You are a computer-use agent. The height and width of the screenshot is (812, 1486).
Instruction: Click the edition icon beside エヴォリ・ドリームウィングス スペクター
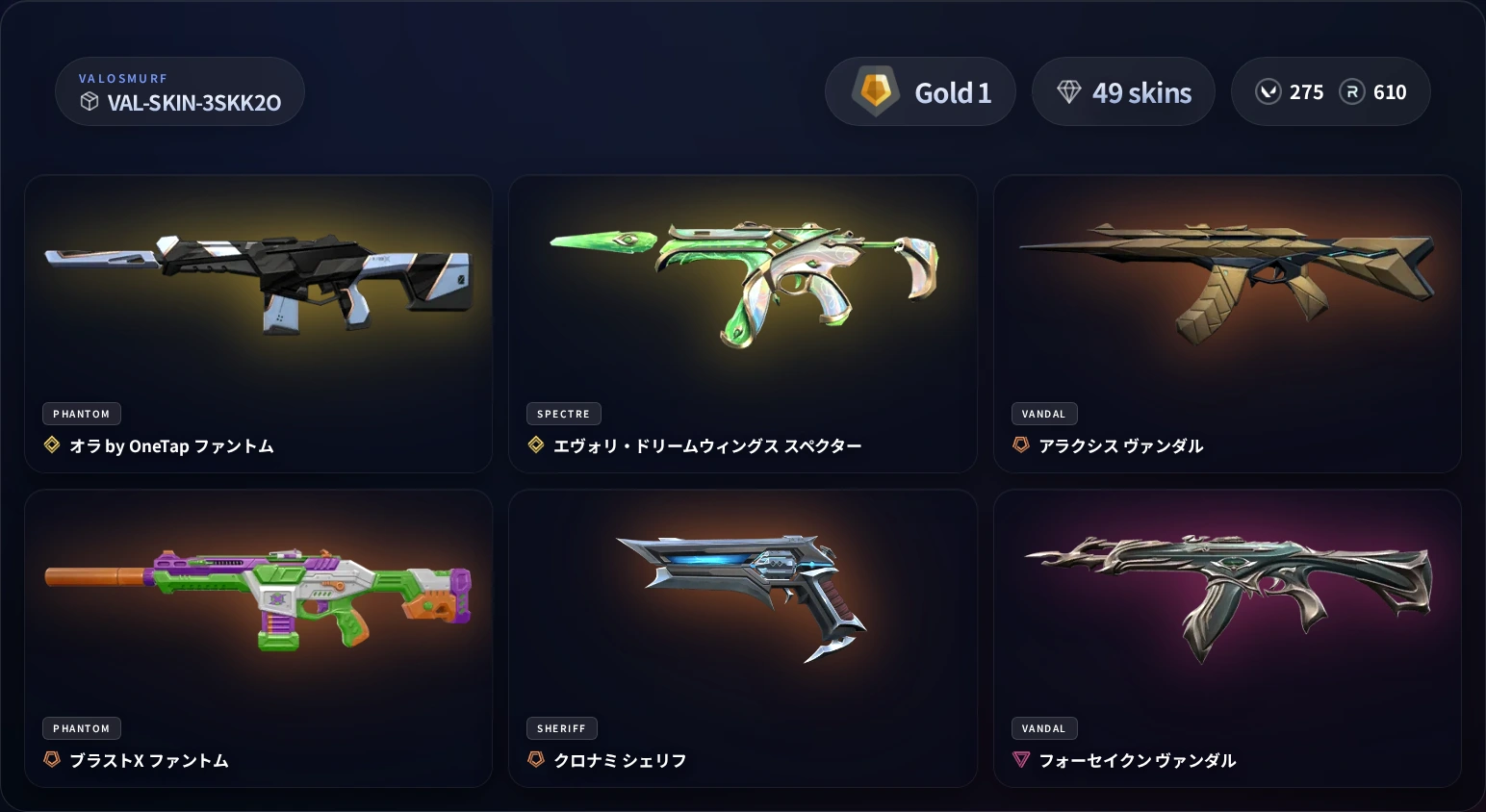pos(536,445)
